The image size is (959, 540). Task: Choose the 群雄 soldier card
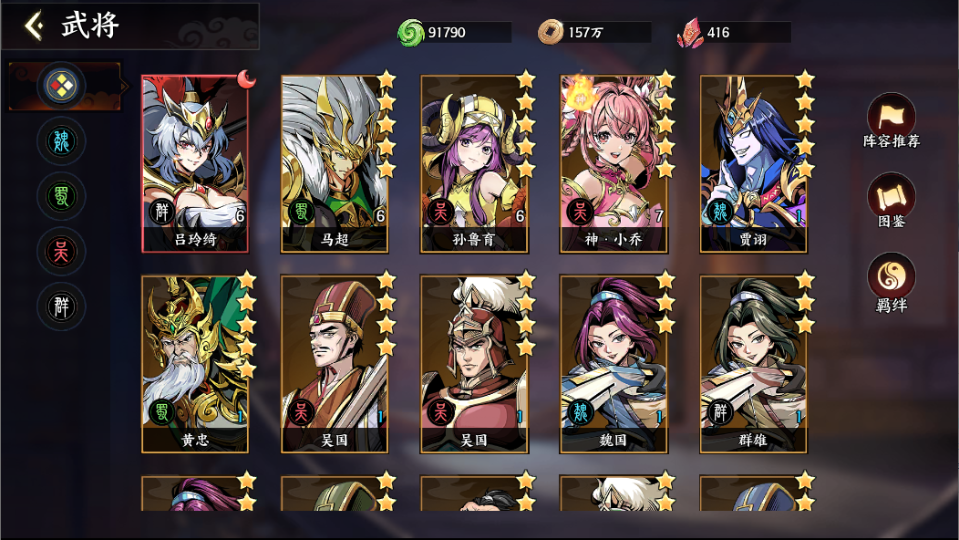click(753, 362)
